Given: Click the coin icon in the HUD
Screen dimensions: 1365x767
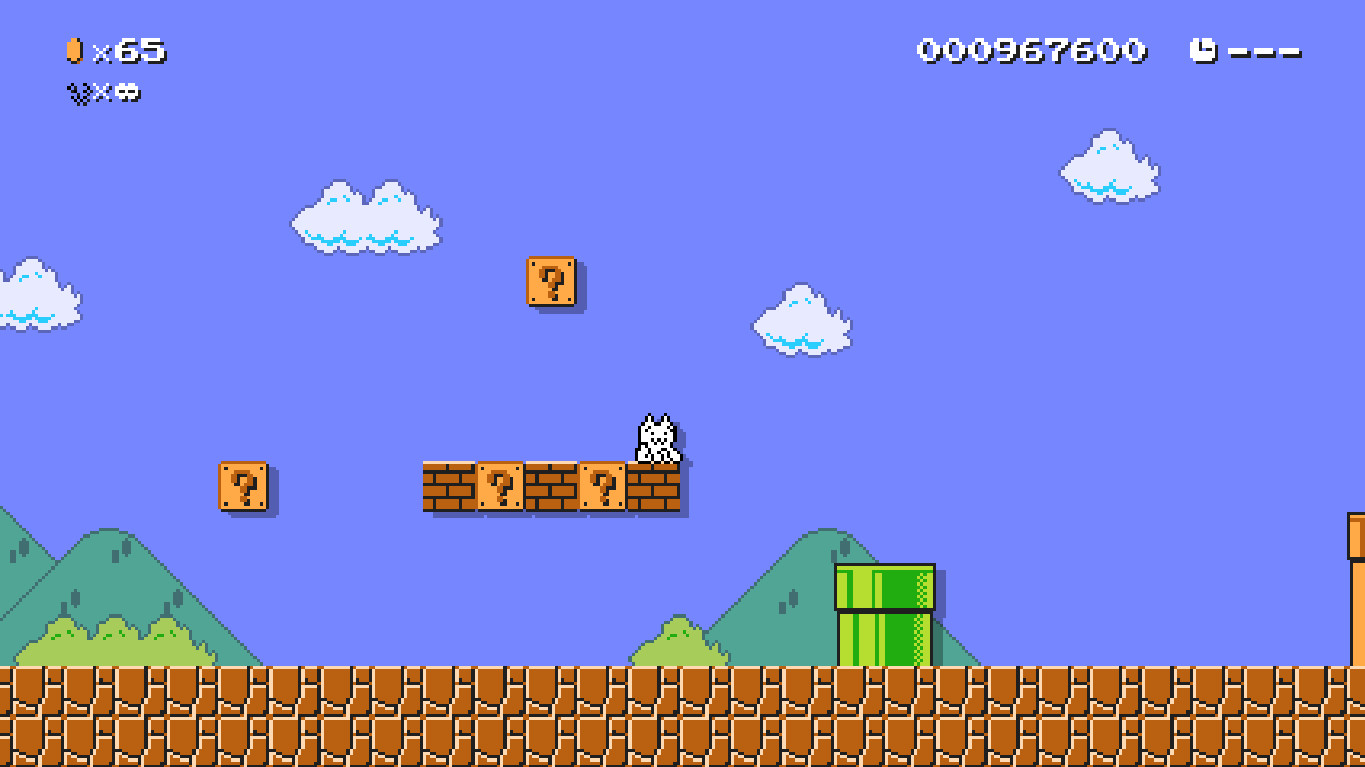Looking at the screenshot, I should point(74,50).
